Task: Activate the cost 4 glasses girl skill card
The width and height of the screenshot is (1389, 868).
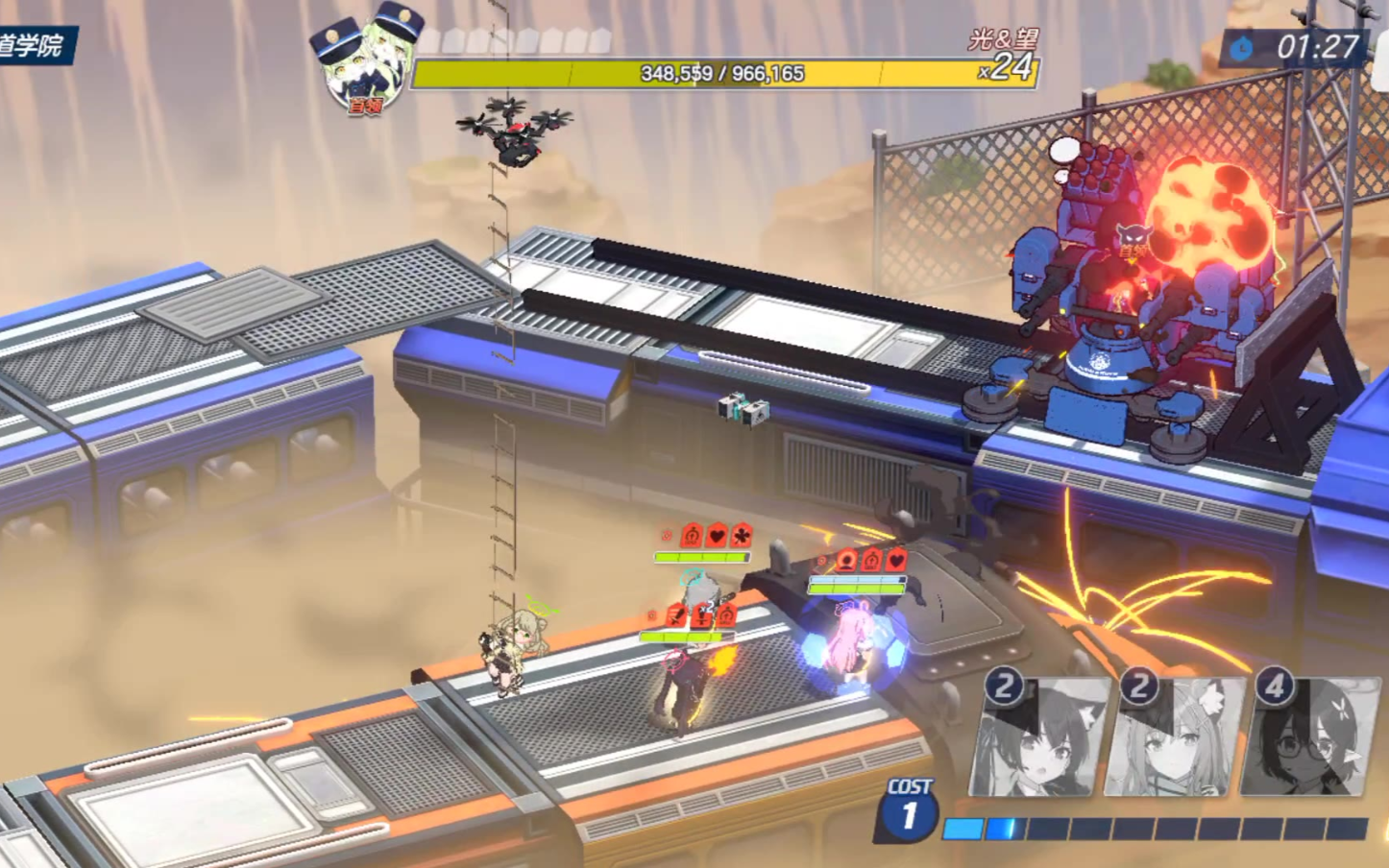Action: tap(1310, 737)
